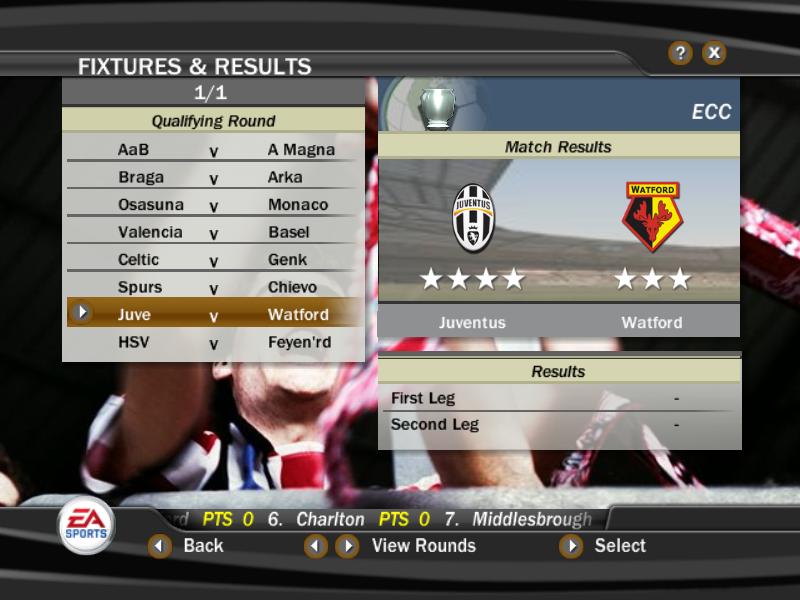Select the Celtic v Genk fixture
This screenshot has width=800, height=600.
pos(214,260)
